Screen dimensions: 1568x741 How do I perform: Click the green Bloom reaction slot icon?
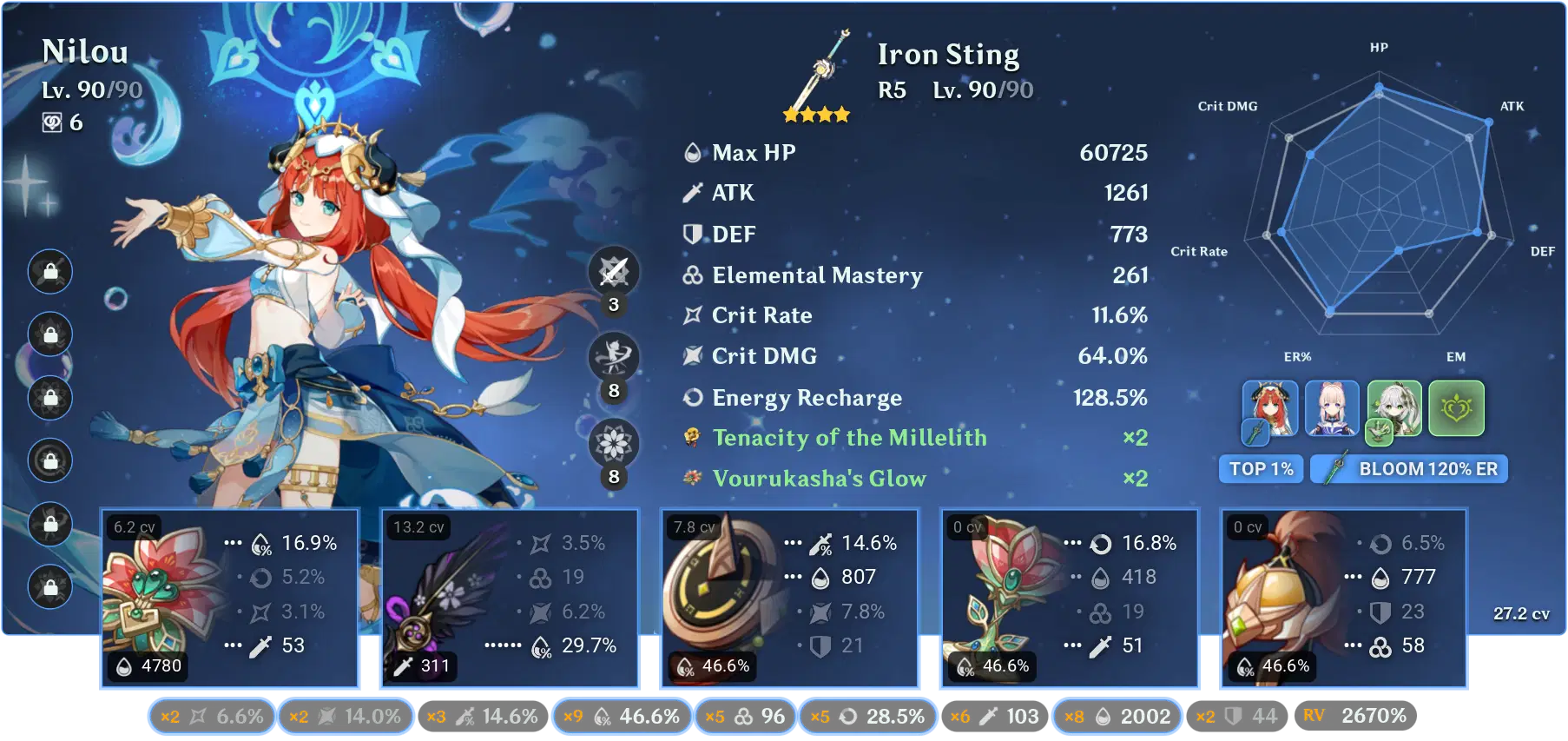click(x=1454, y=410)
